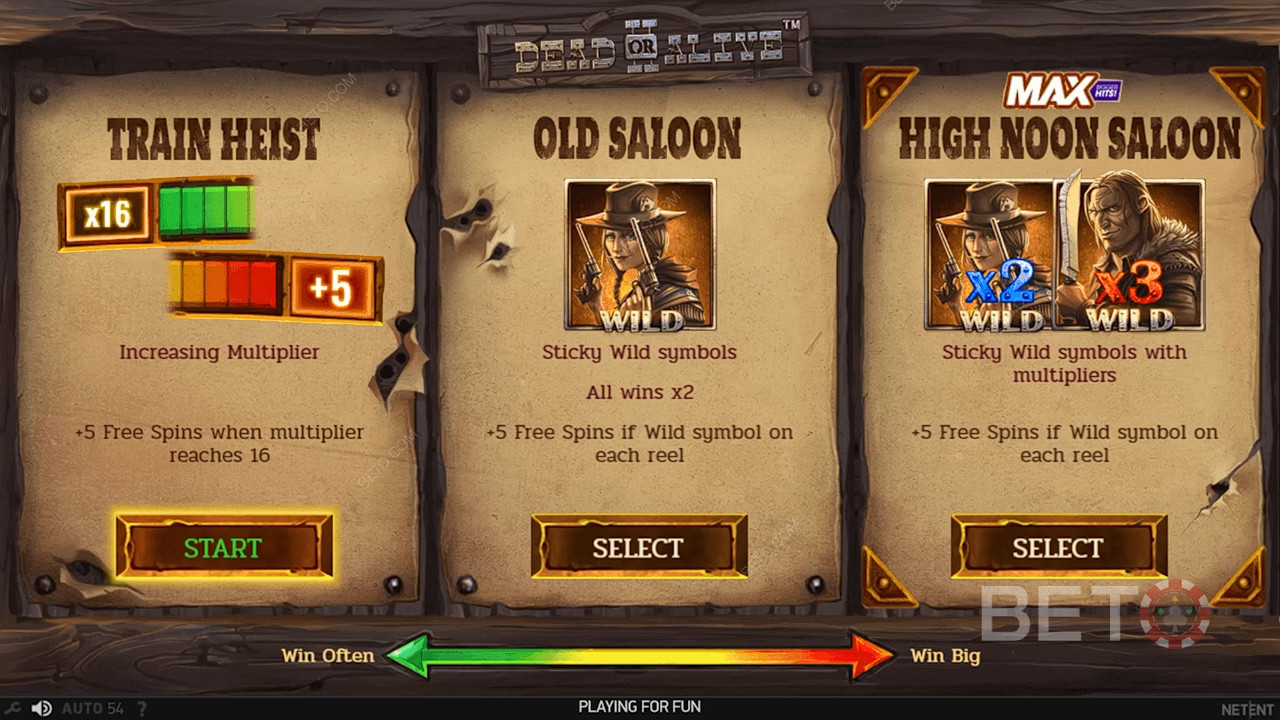Select the Old Saloon free spins
The height and width of the screenshot is (720, 1280).
coord(638,547)
